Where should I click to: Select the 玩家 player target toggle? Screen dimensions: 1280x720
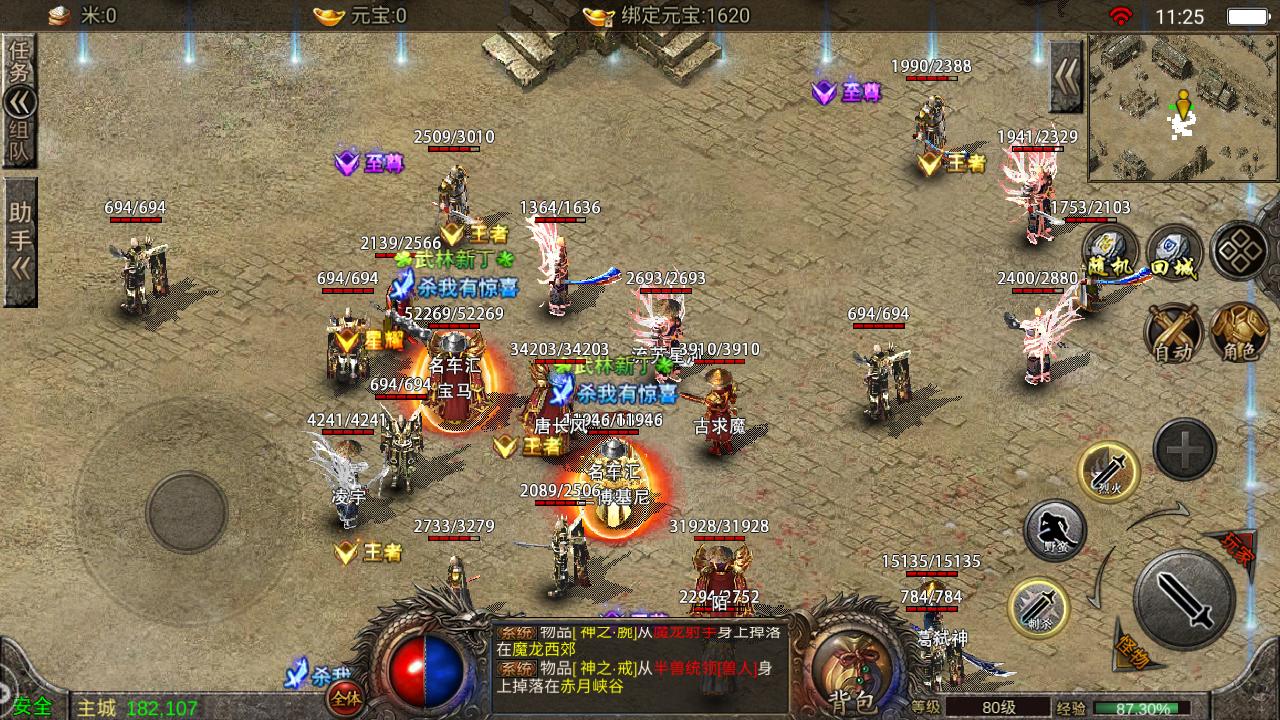click(x=1240, y=545)
